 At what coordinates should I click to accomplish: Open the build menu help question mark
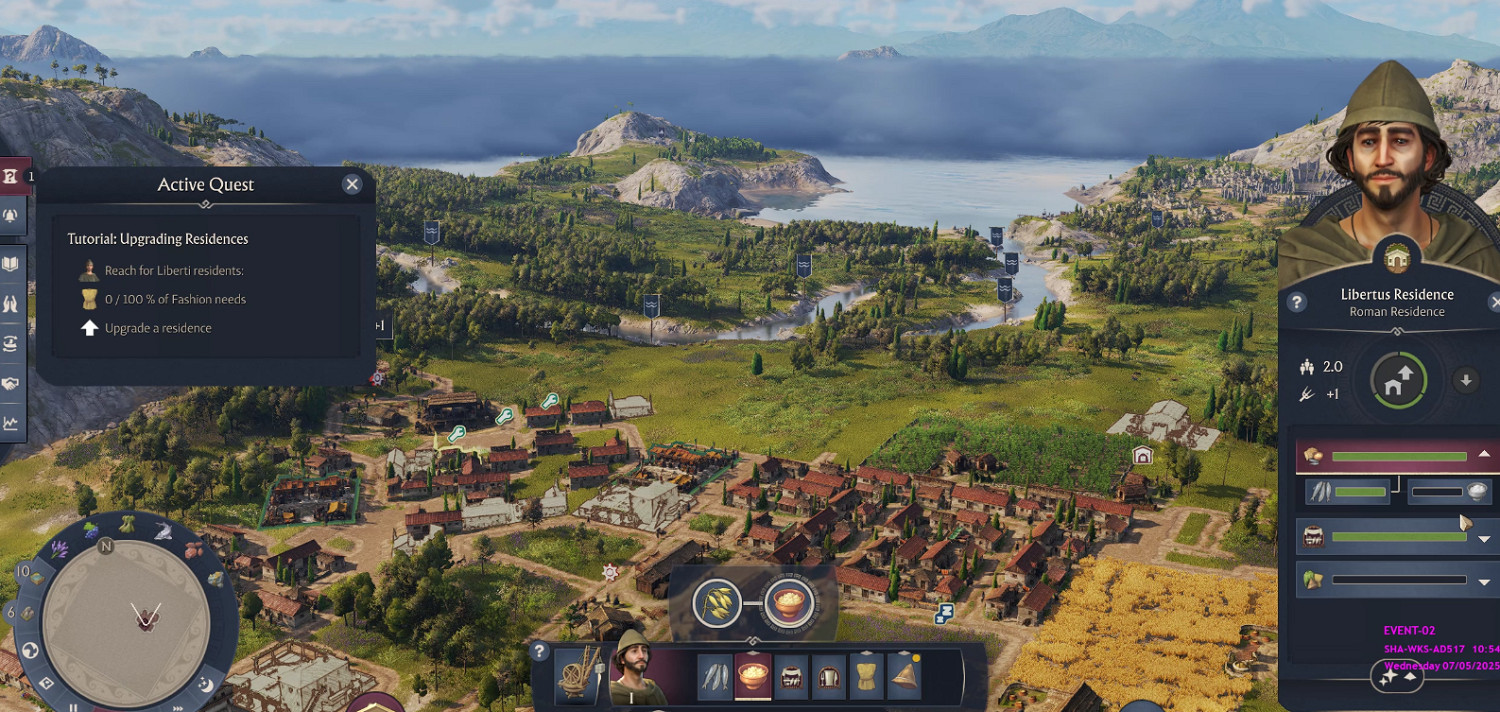point(540,652)
